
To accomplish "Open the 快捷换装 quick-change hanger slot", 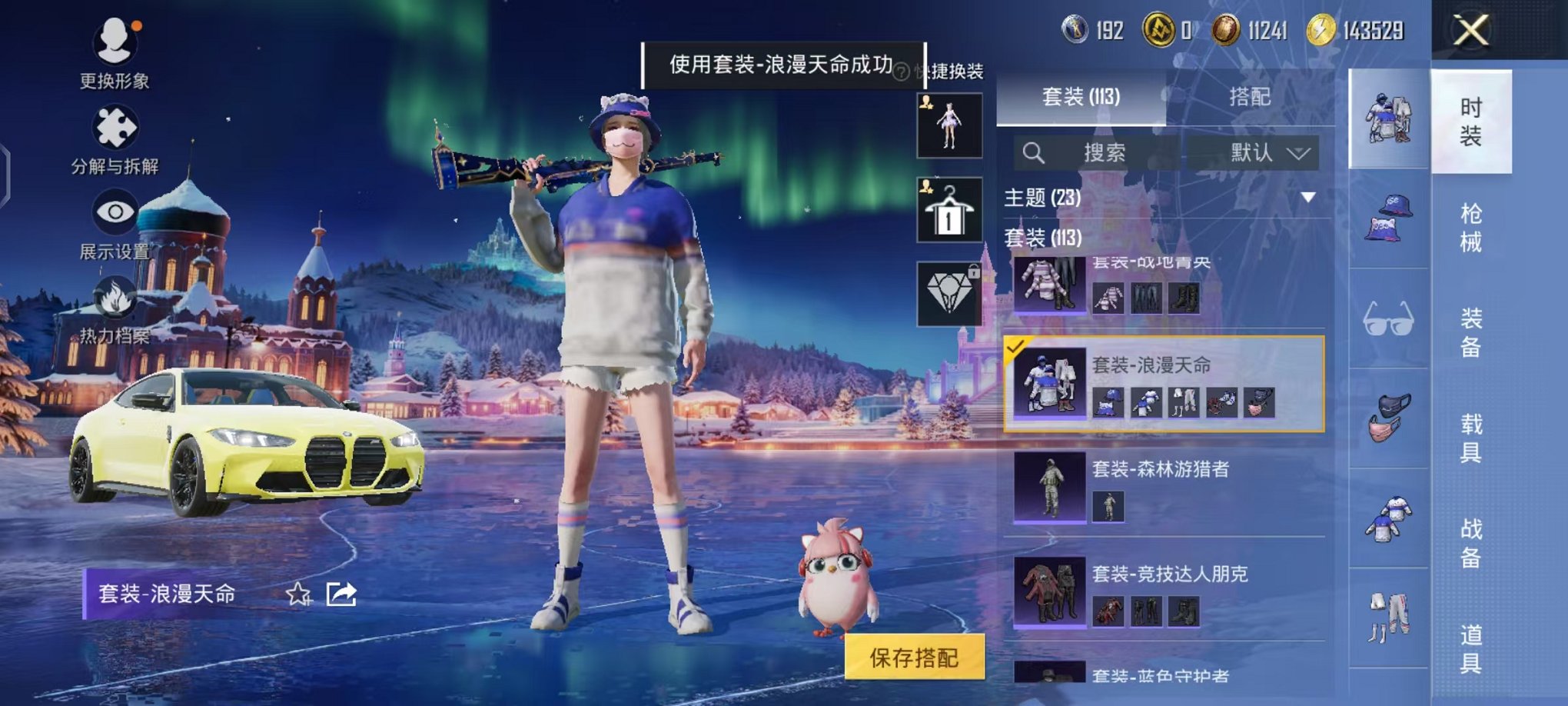I will point(949,209).
